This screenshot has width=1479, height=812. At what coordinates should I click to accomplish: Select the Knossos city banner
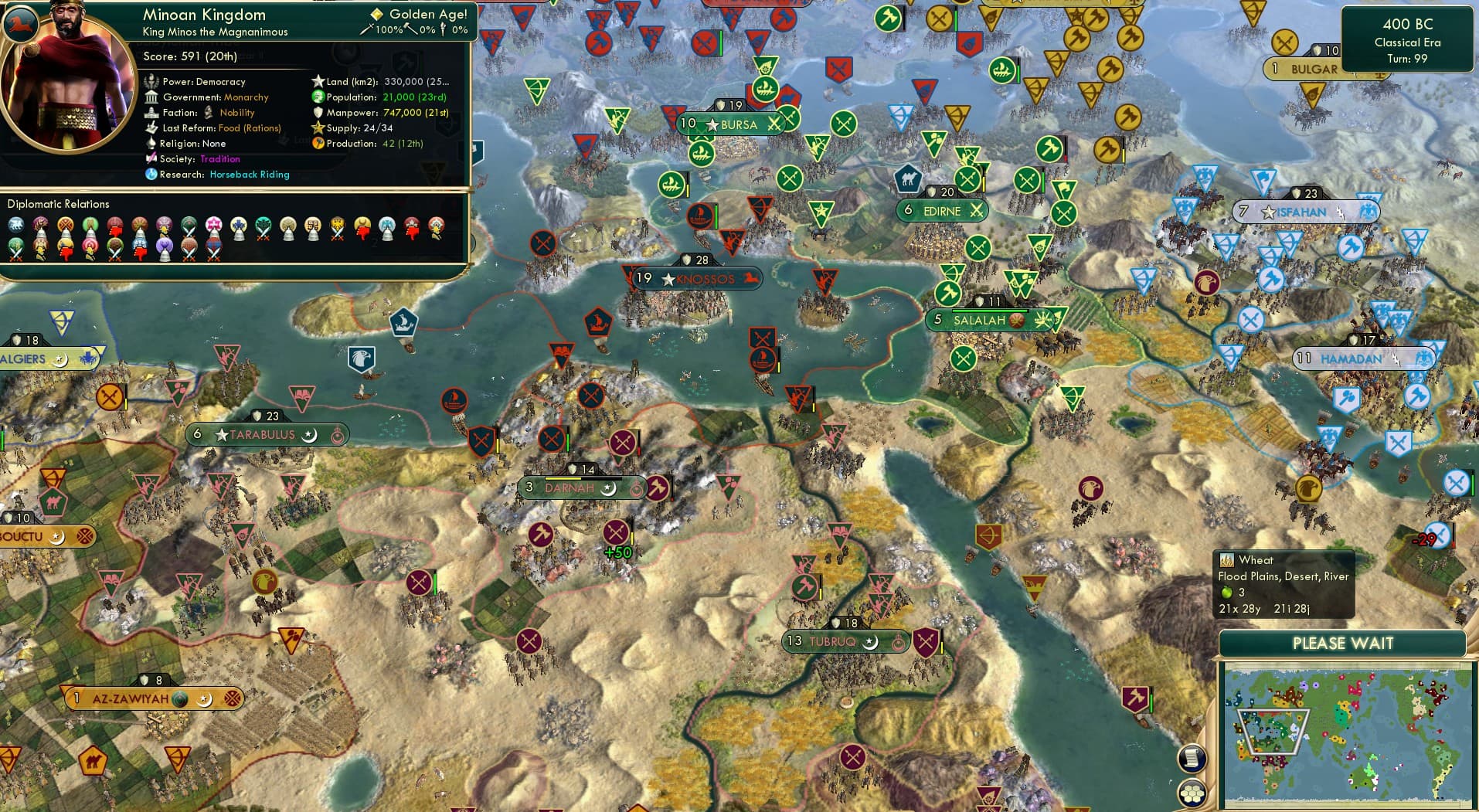[x=699, y=279]
